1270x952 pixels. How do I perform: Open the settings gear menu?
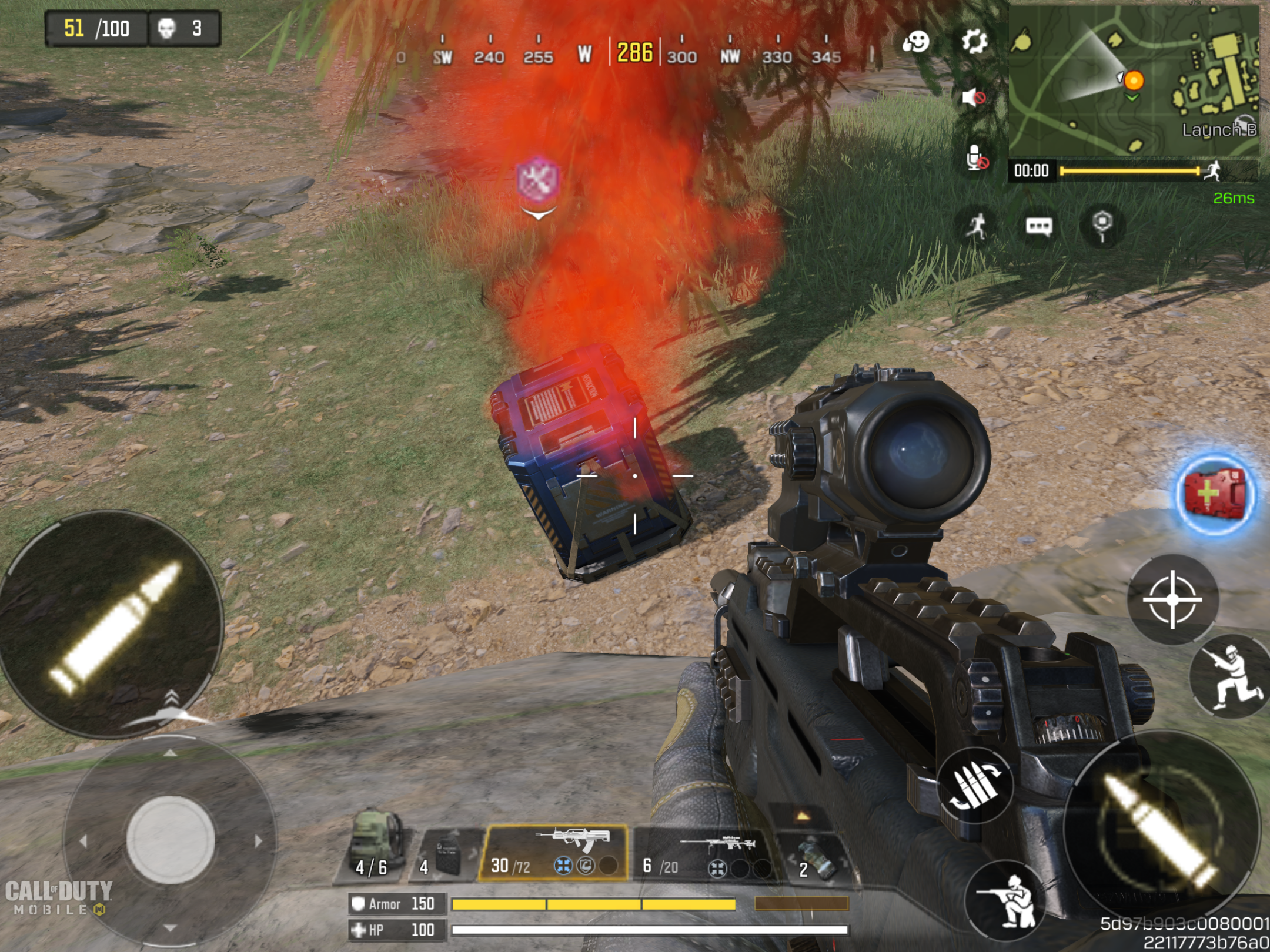[x=974, y=42]
